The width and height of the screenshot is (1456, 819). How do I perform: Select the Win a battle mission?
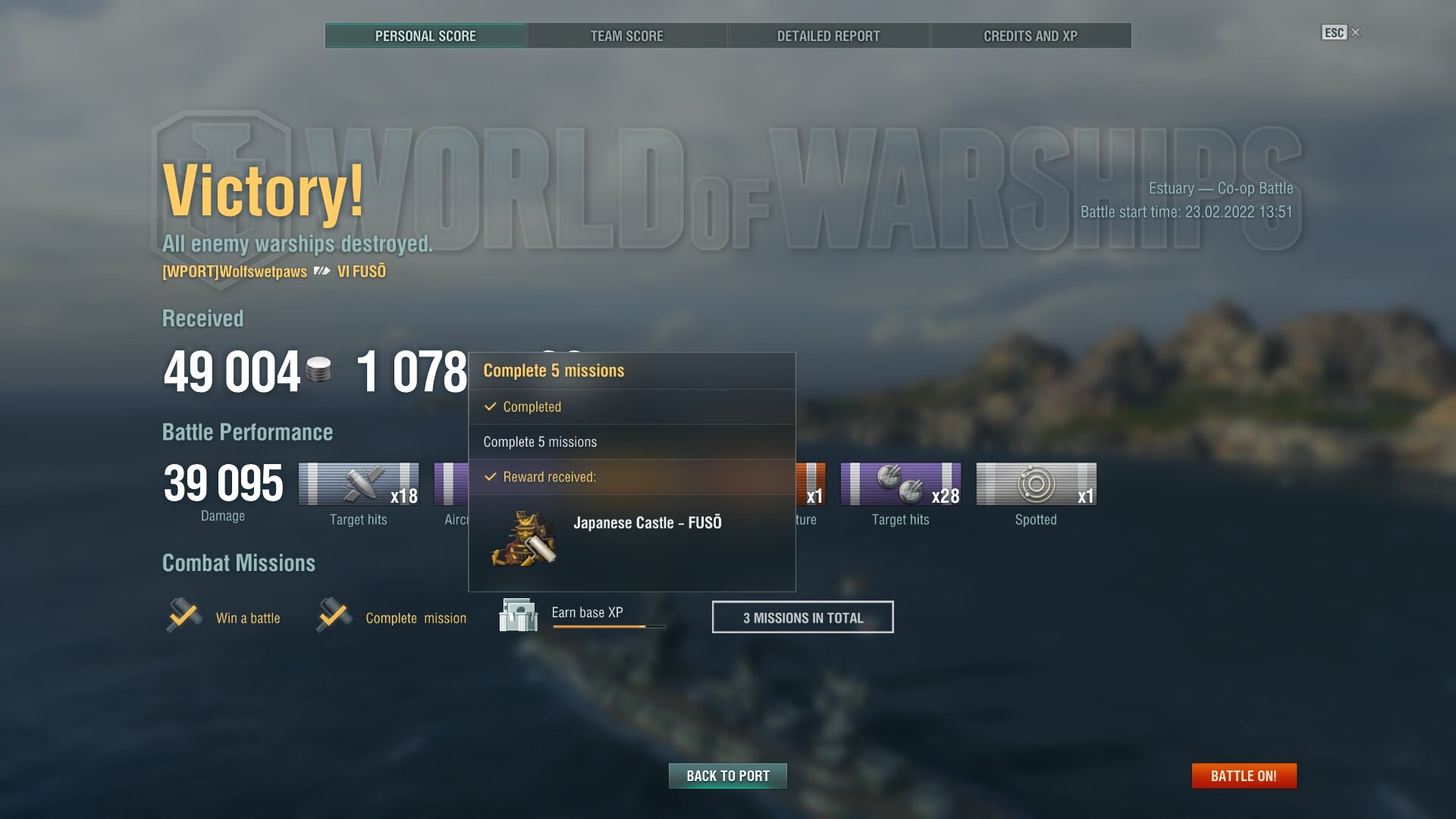click(224, 617)
